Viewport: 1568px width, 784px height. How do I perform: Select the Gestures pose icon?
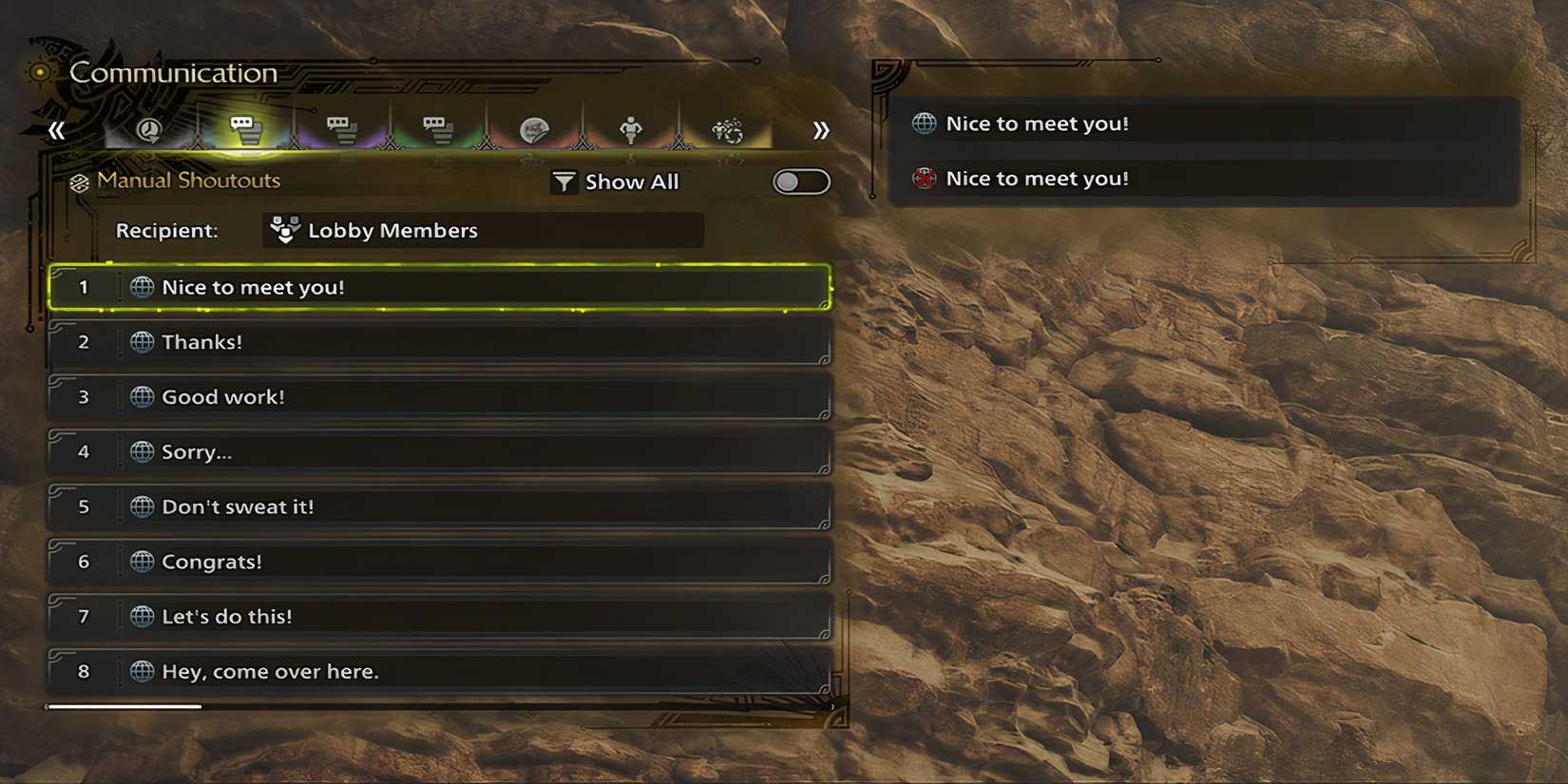coord(630,128)
